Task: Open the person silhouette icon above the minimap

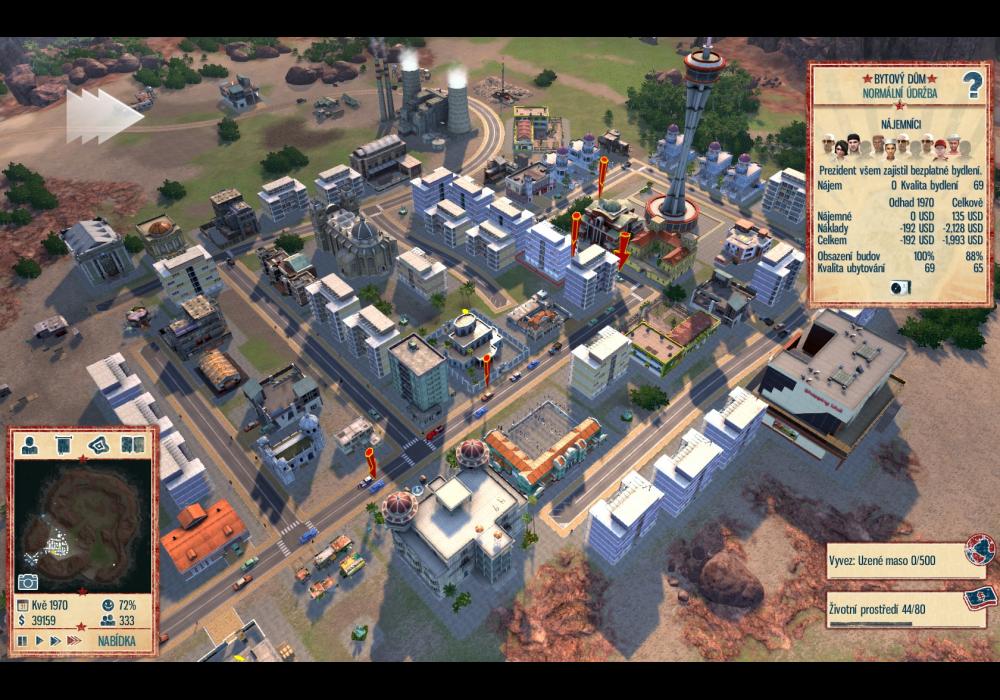Action: 31,444
